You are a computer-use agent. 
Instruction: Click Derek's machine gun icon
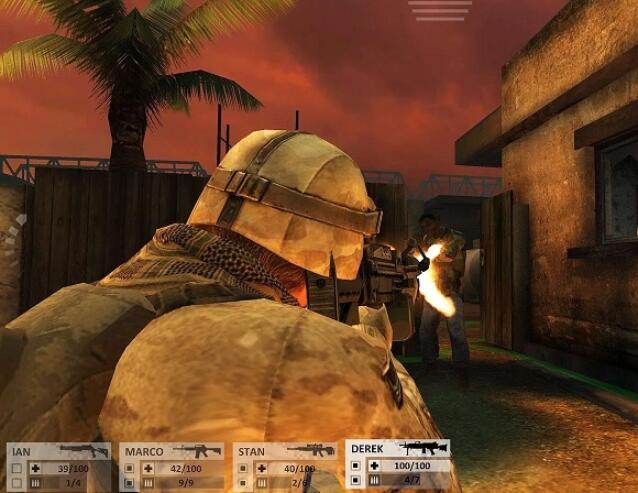point(423,447)
